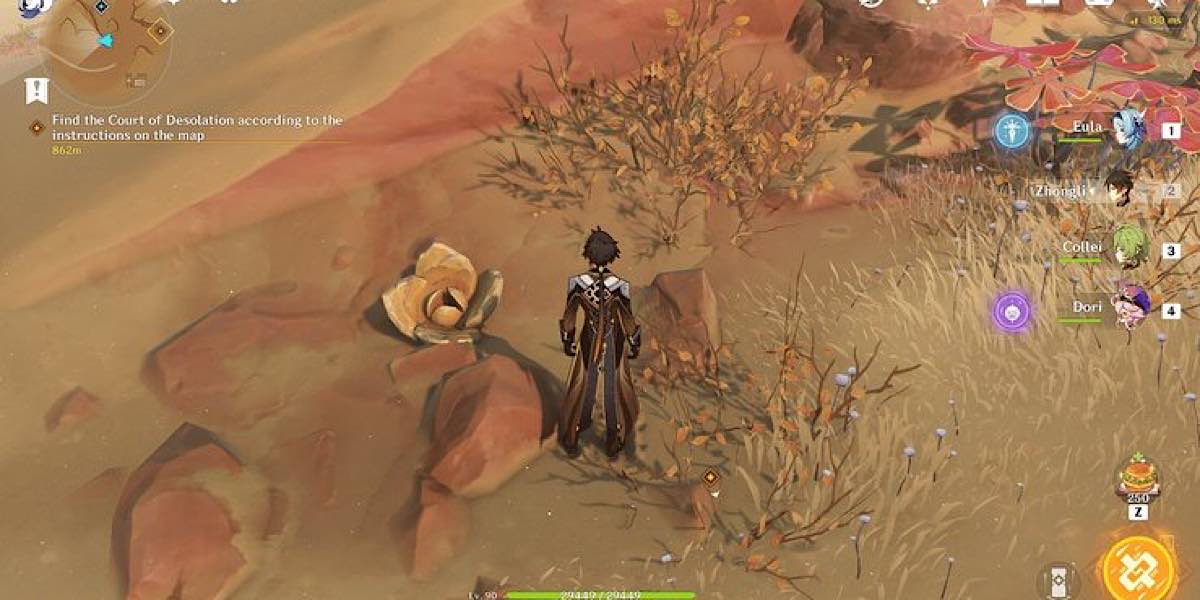The image size is (1200, 600).
Task: Unleash the glowing orange Geo elemental burst
Action: pos(1138,570)
